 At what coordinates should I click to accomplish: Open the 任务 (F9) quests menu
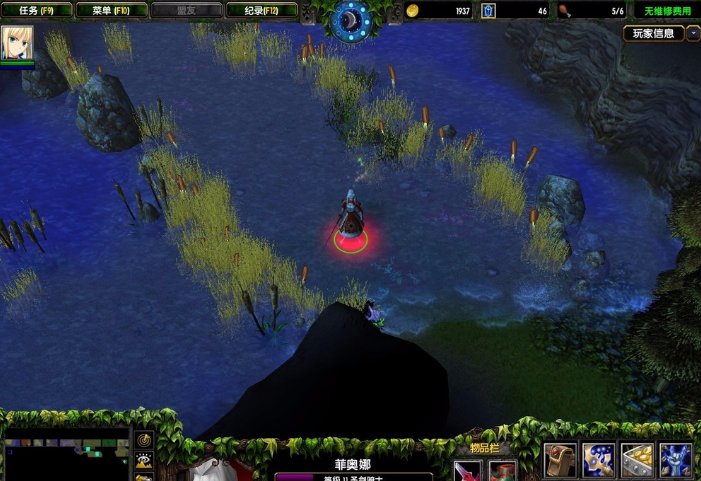[x=38, y=11]
